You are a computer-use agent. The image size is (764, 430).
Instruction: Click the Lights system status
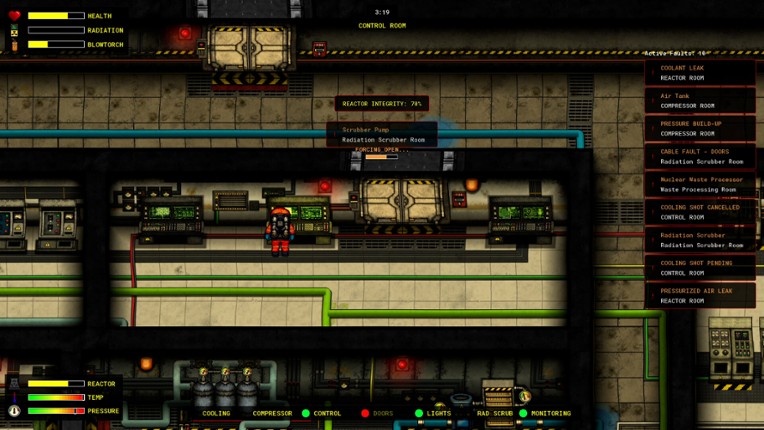[434, 413]
